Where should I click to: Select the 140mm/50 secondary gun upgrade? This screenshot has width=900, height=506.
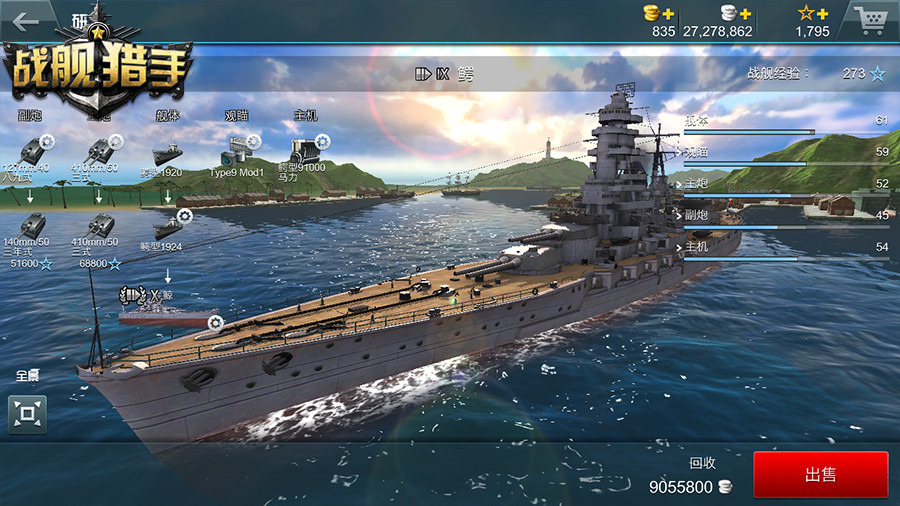tap(33, 226)
